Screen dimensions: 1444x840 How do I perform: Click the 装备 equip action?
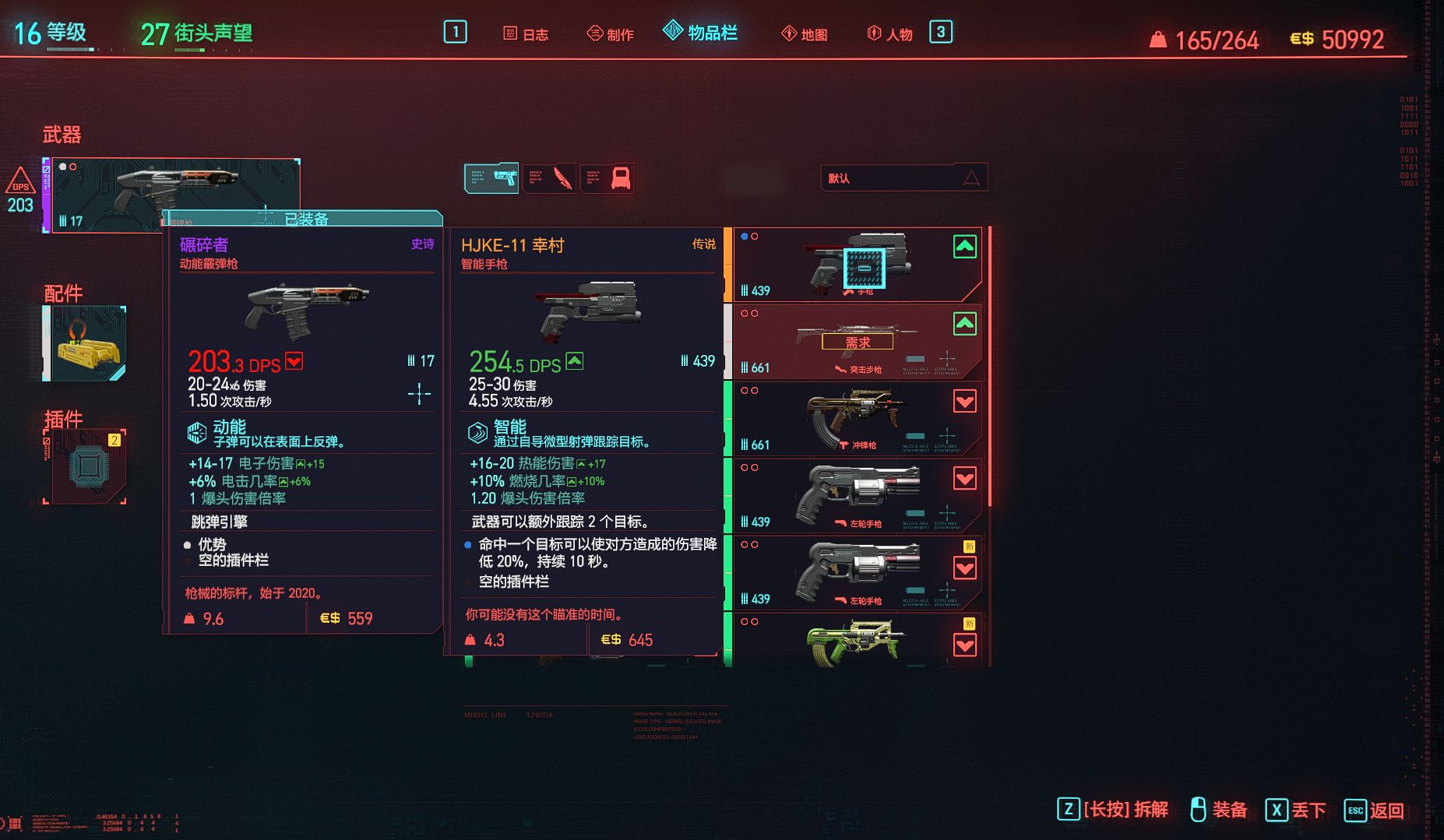point(1220,810)
